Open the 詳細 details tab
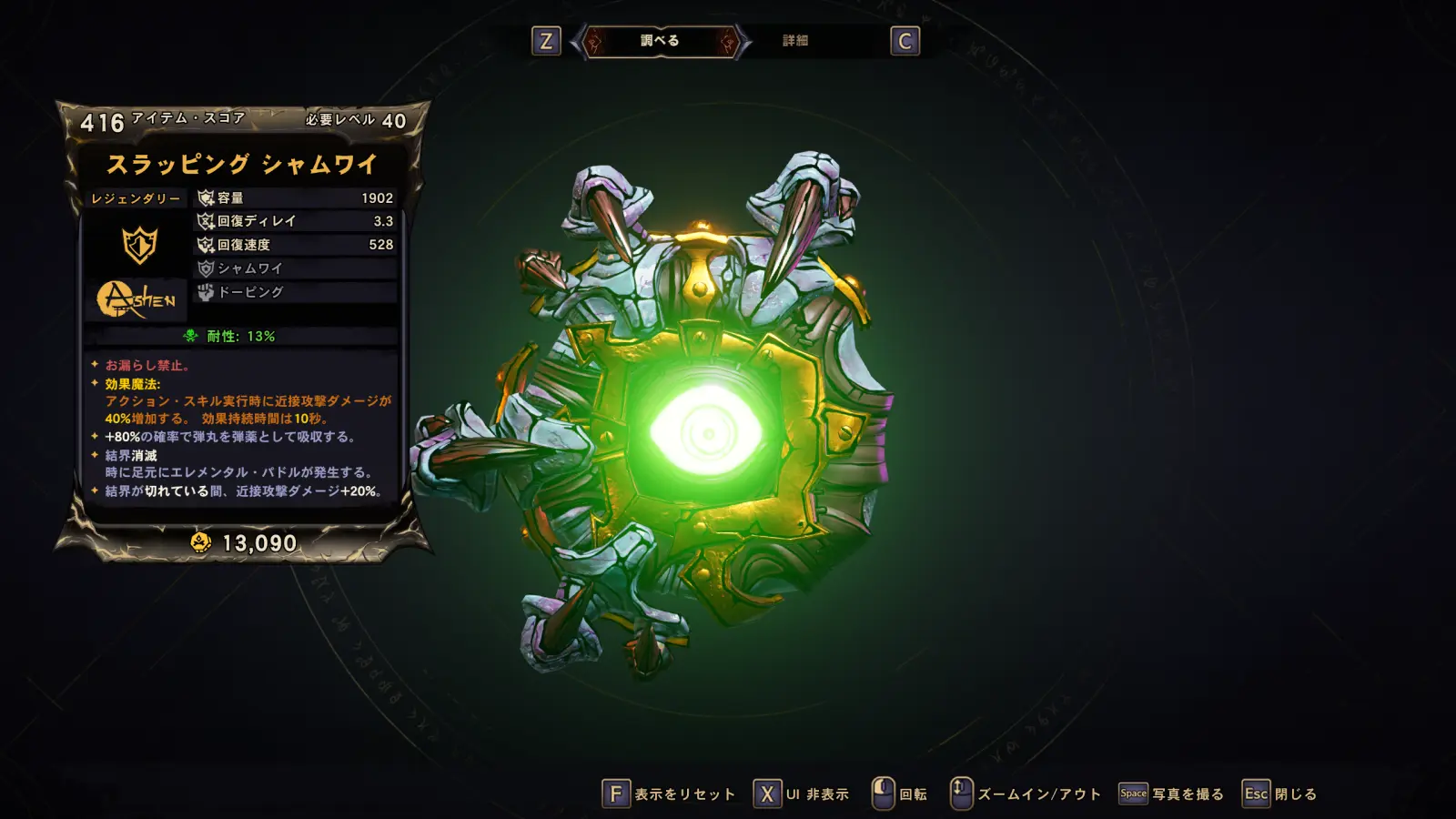This screenshot has width=1456, height=819. (x=795, y=41)
